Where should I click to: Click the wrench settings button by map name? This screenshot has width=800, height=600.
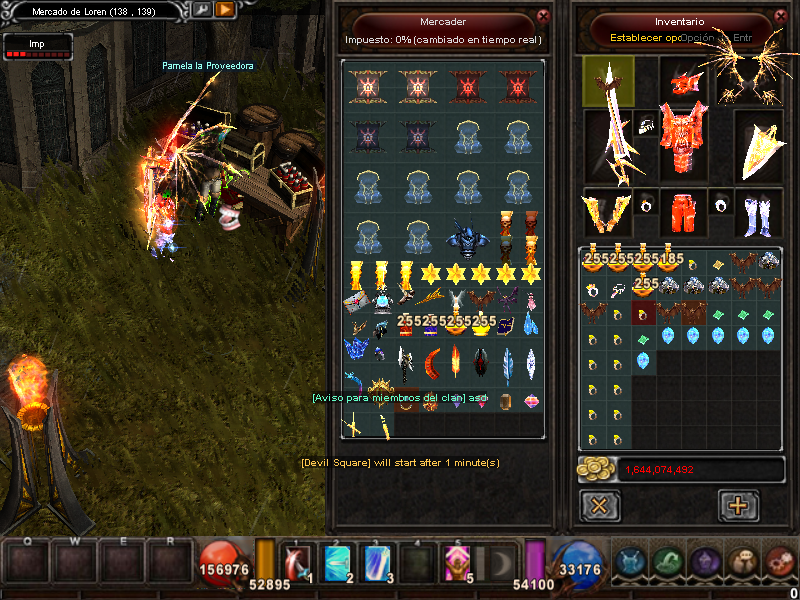point(202,9)
